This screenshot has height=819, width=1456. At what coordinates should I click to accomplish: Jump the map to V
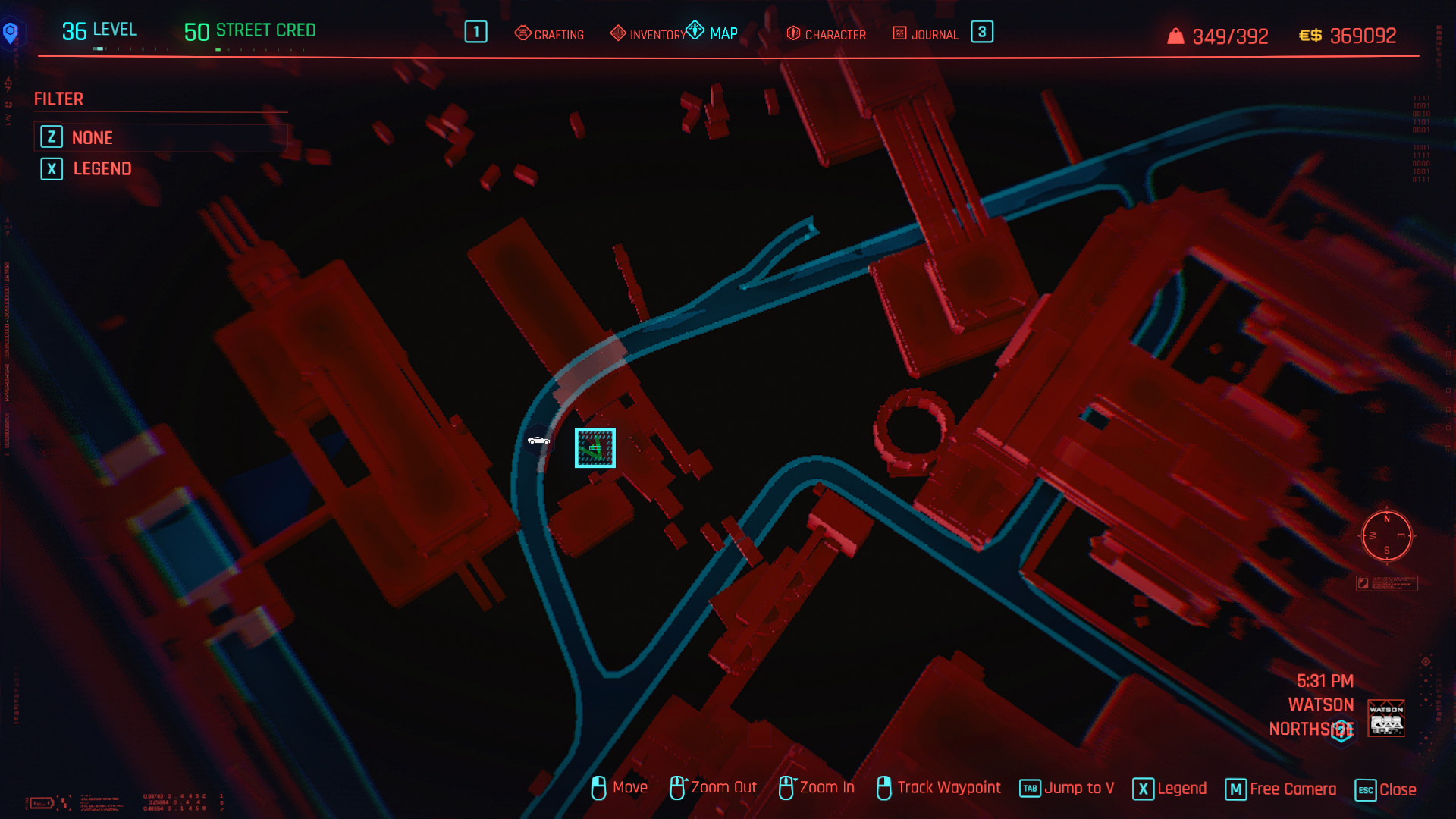pos(1067,789)
